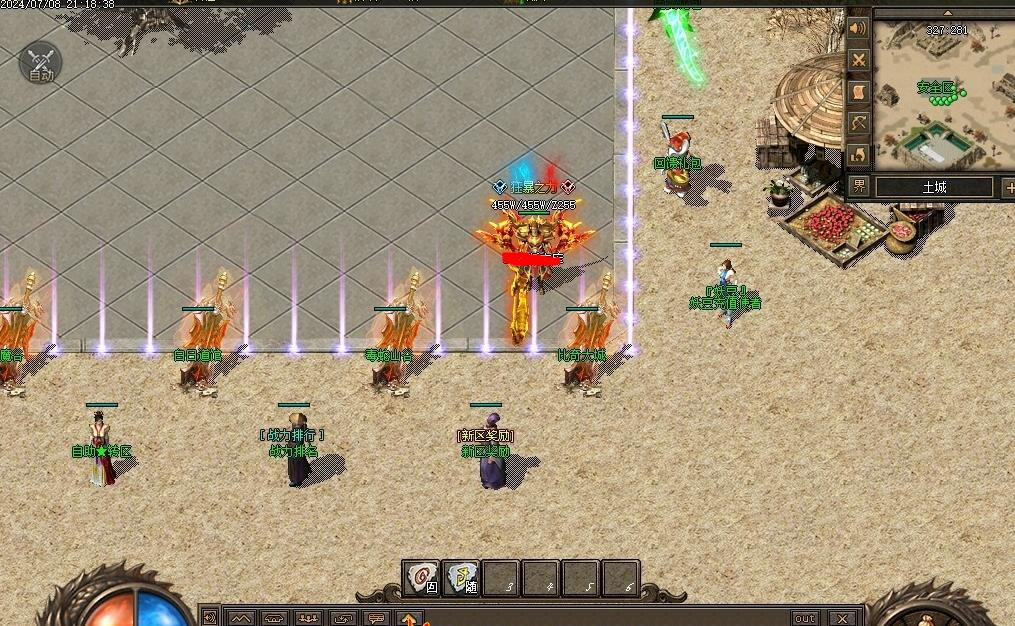
Task: Click the fist icon beside minimap
Action: [858, 154]
